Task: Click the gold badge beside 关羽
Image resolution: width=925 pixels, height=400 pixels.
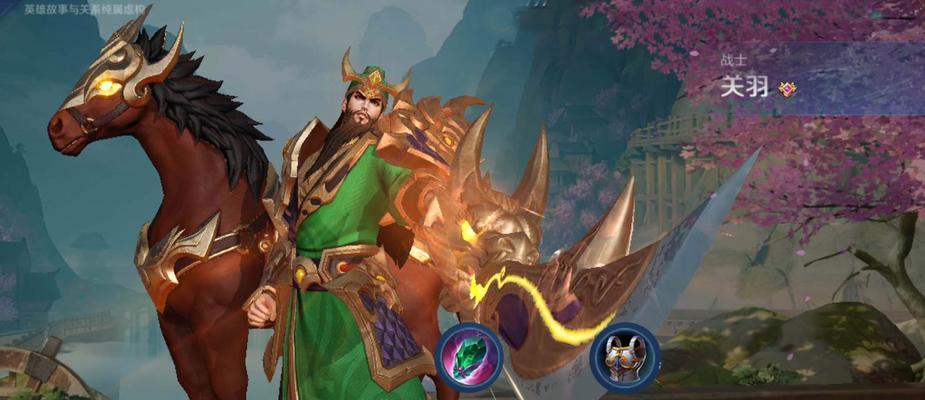Action: 788,89
